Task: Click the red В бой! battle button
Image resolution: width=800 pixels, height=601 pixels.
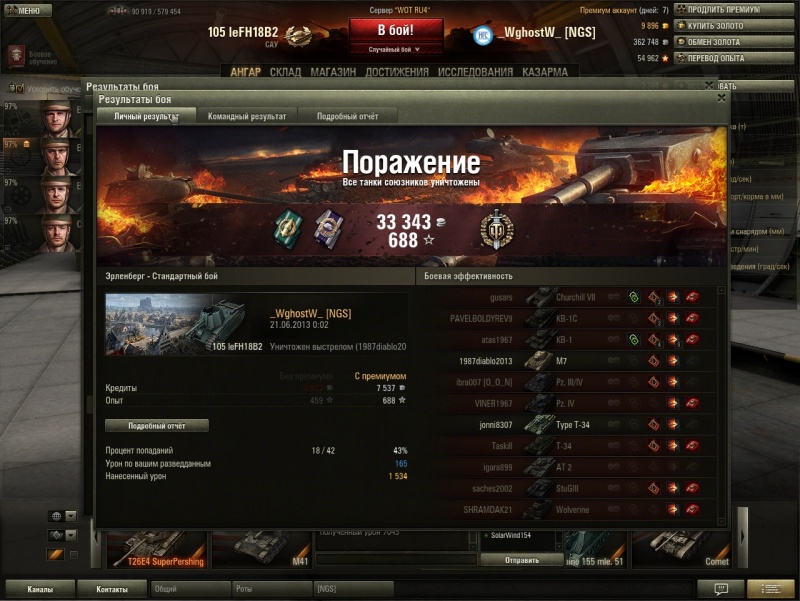Action: [396, 31]
